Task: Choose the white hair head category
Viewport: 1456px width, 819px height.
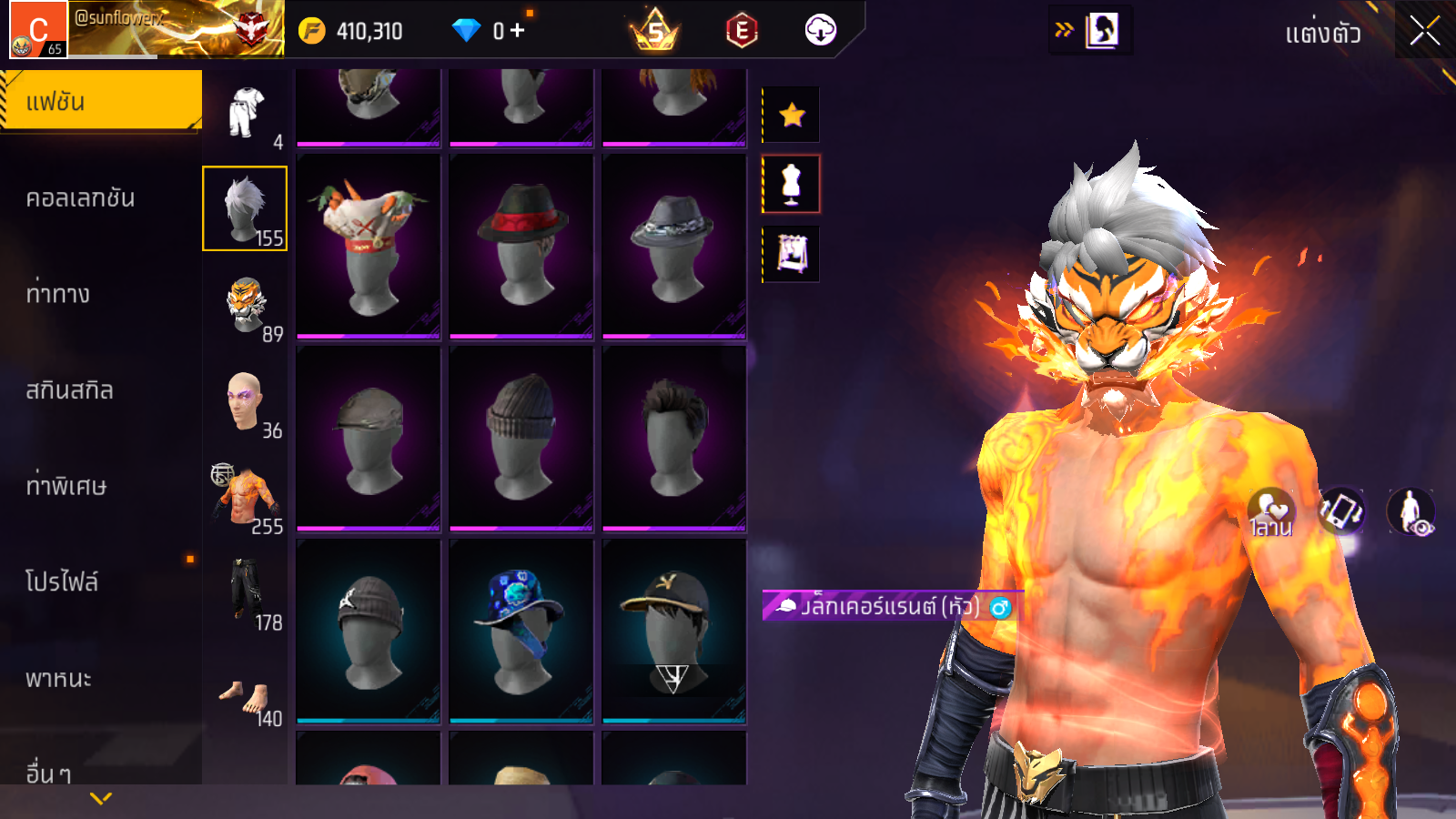Action: [245, 208]
